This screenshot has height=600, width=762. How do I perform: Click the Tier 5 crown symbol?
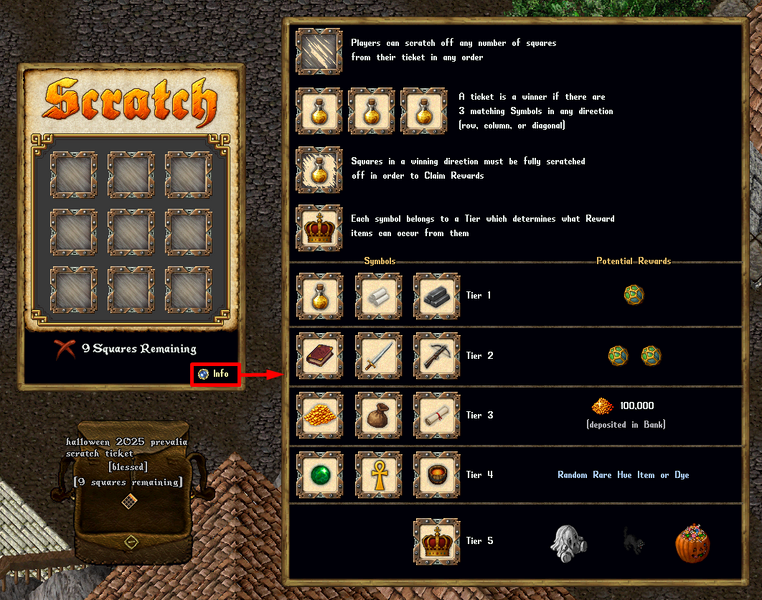pyautogui.click(x=436, y=541)
